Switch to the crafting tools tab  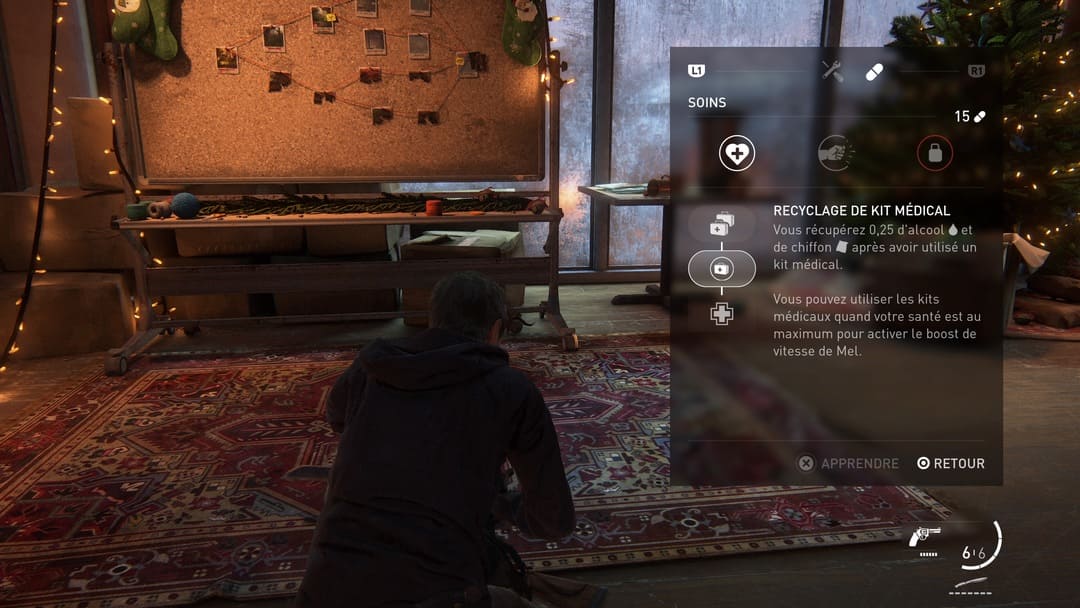[x=832, y=70]
